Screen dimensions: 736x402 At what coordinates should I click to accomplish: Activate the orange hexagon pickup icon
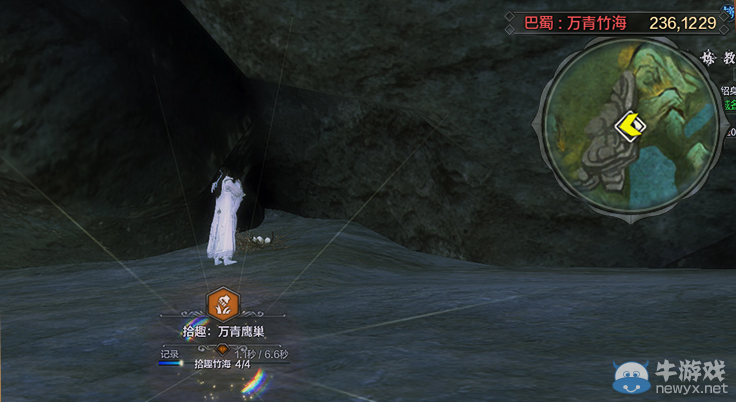click(222, 303)
